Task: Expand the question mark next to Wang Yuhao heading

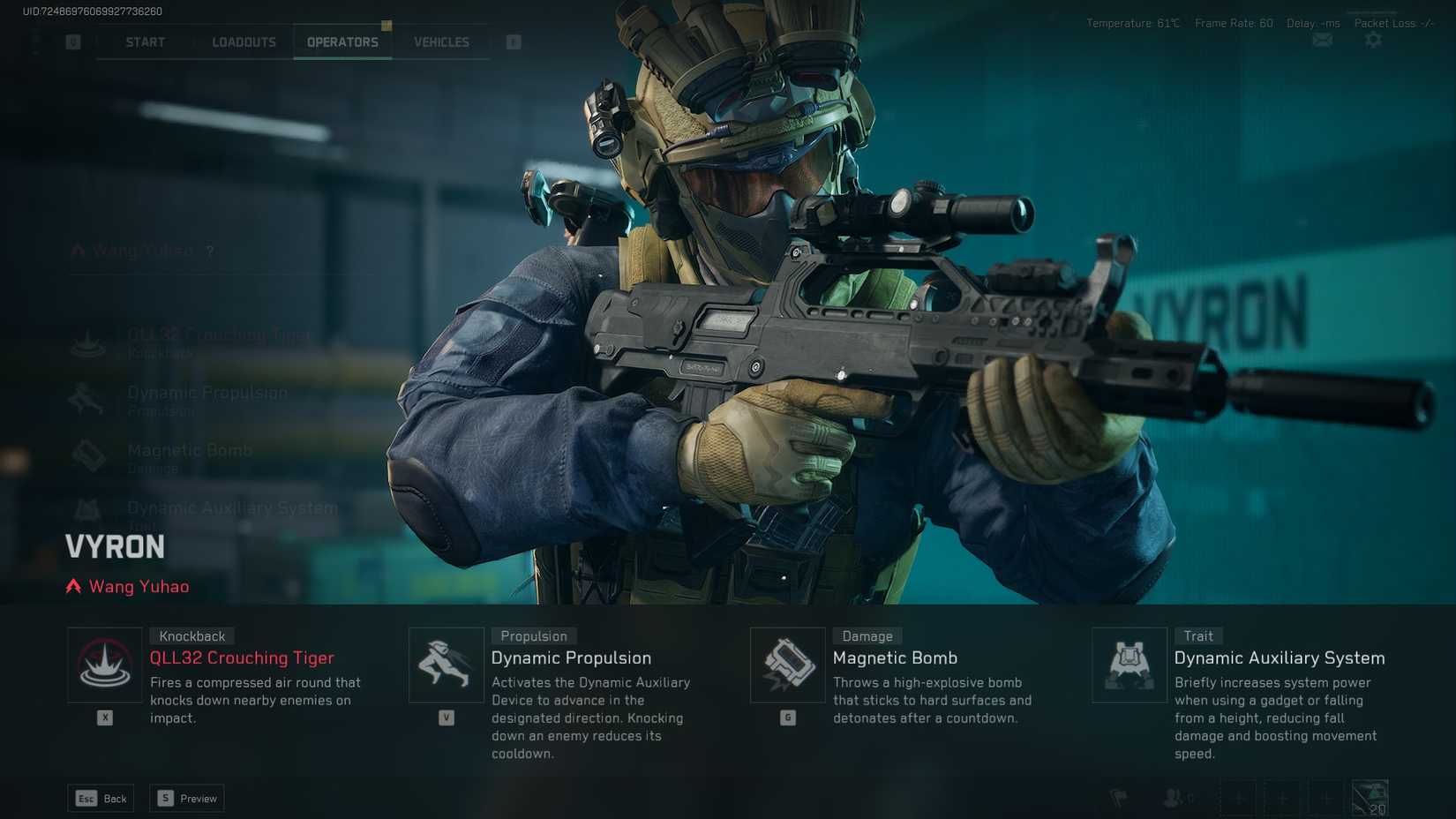Action: point(209,251)
